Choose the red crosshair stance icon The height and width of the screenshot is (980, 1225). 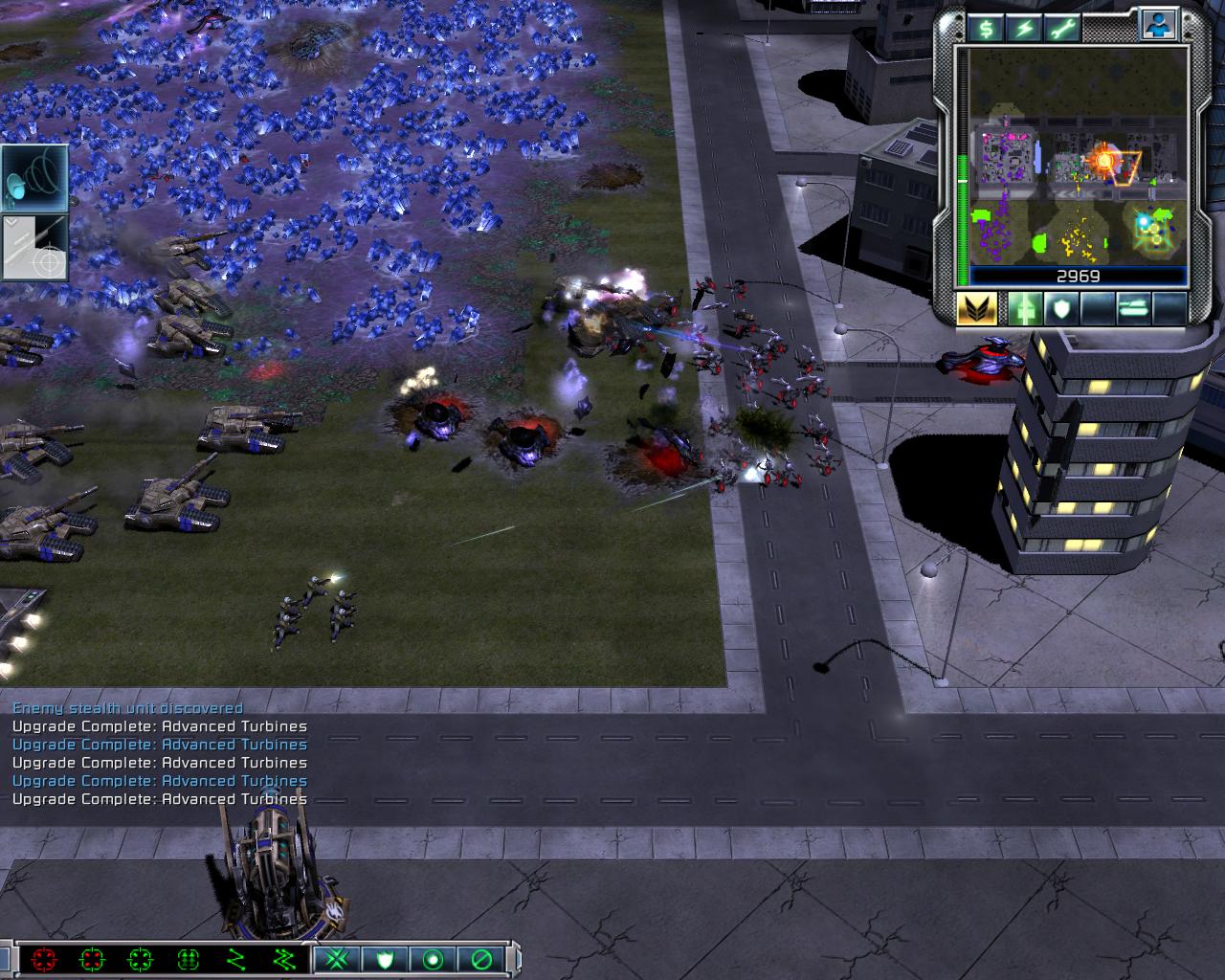[x=44, y=958]
